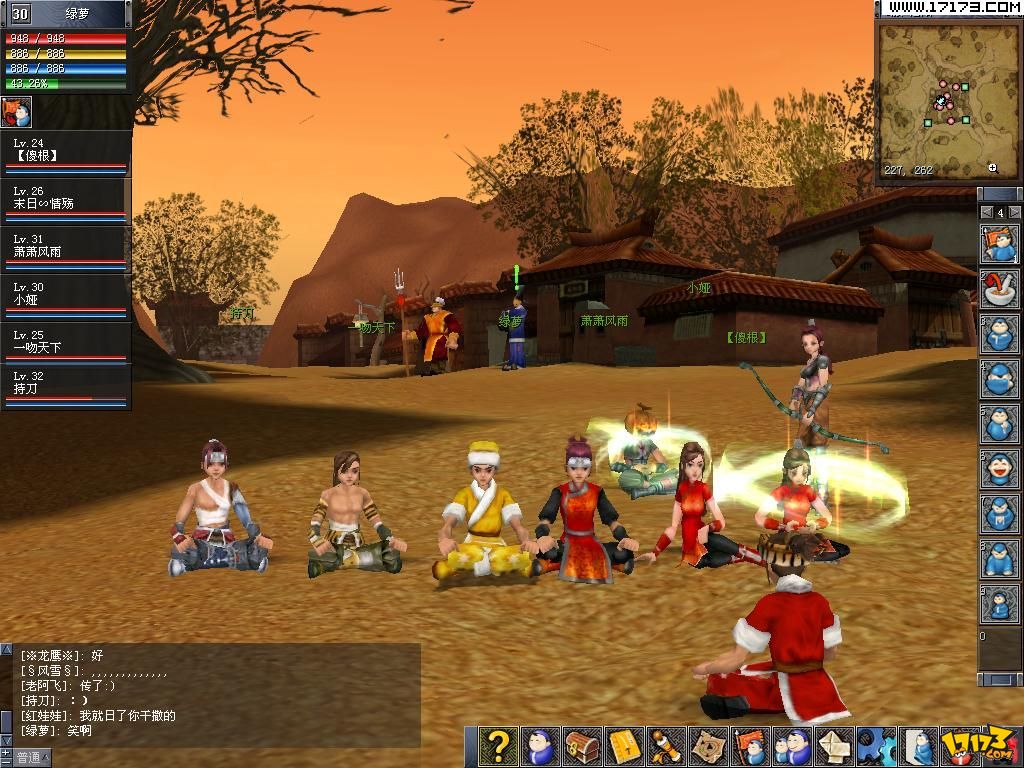
Task: Activate the laughing face emote in slot 6
Action: [999, 469]
